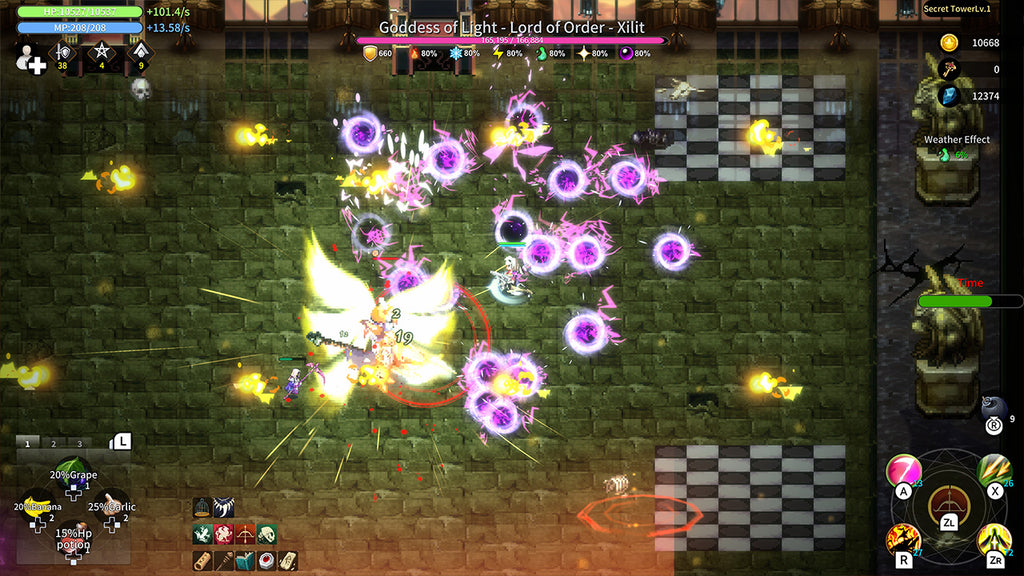This screenshot has height=576, width=1024.
Task: Switch to quick-item page 2 tab
Action: pyautogui.click(x=54, y=442)
